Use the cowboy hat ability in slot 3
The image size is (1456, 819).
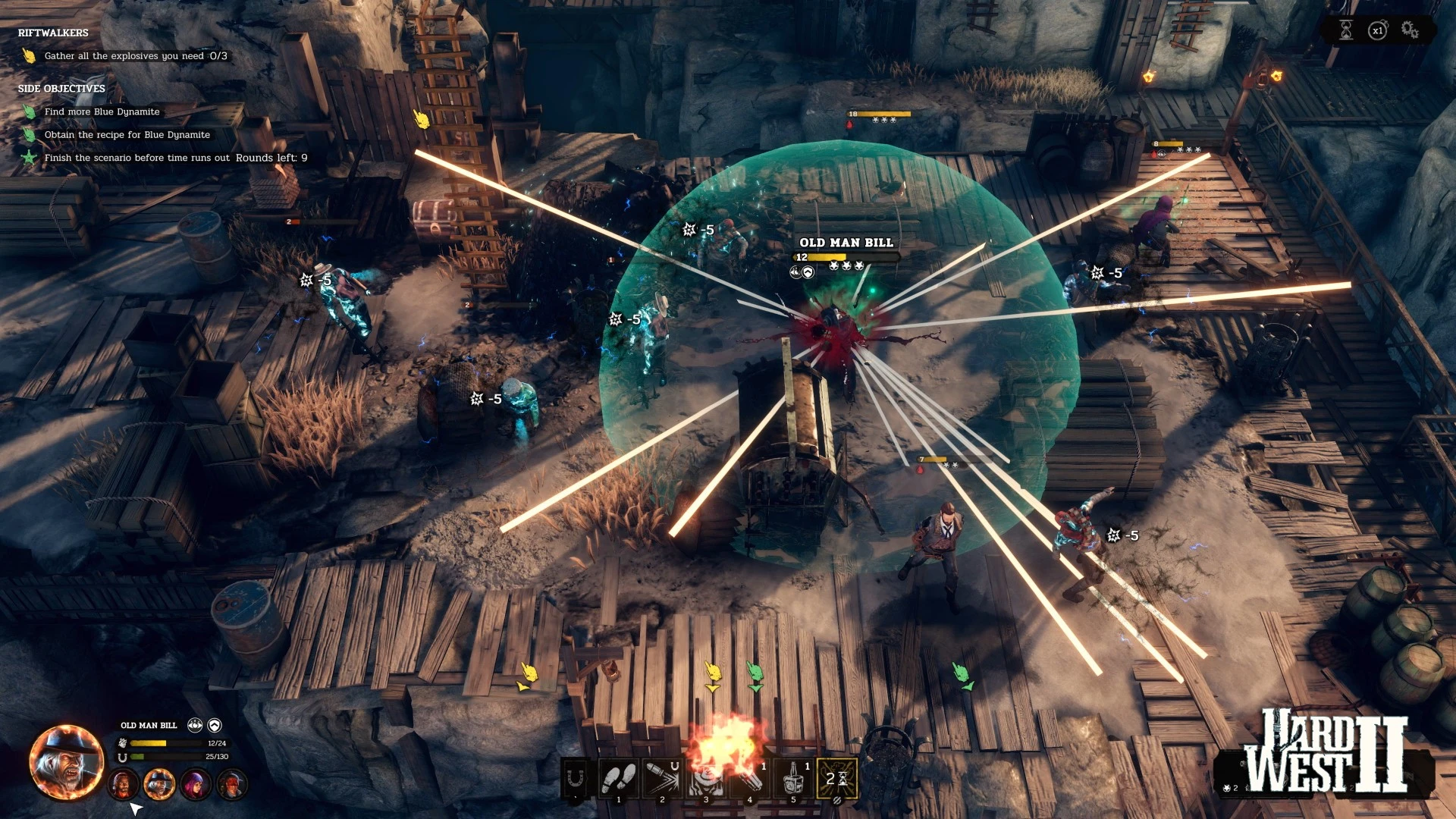706,778
